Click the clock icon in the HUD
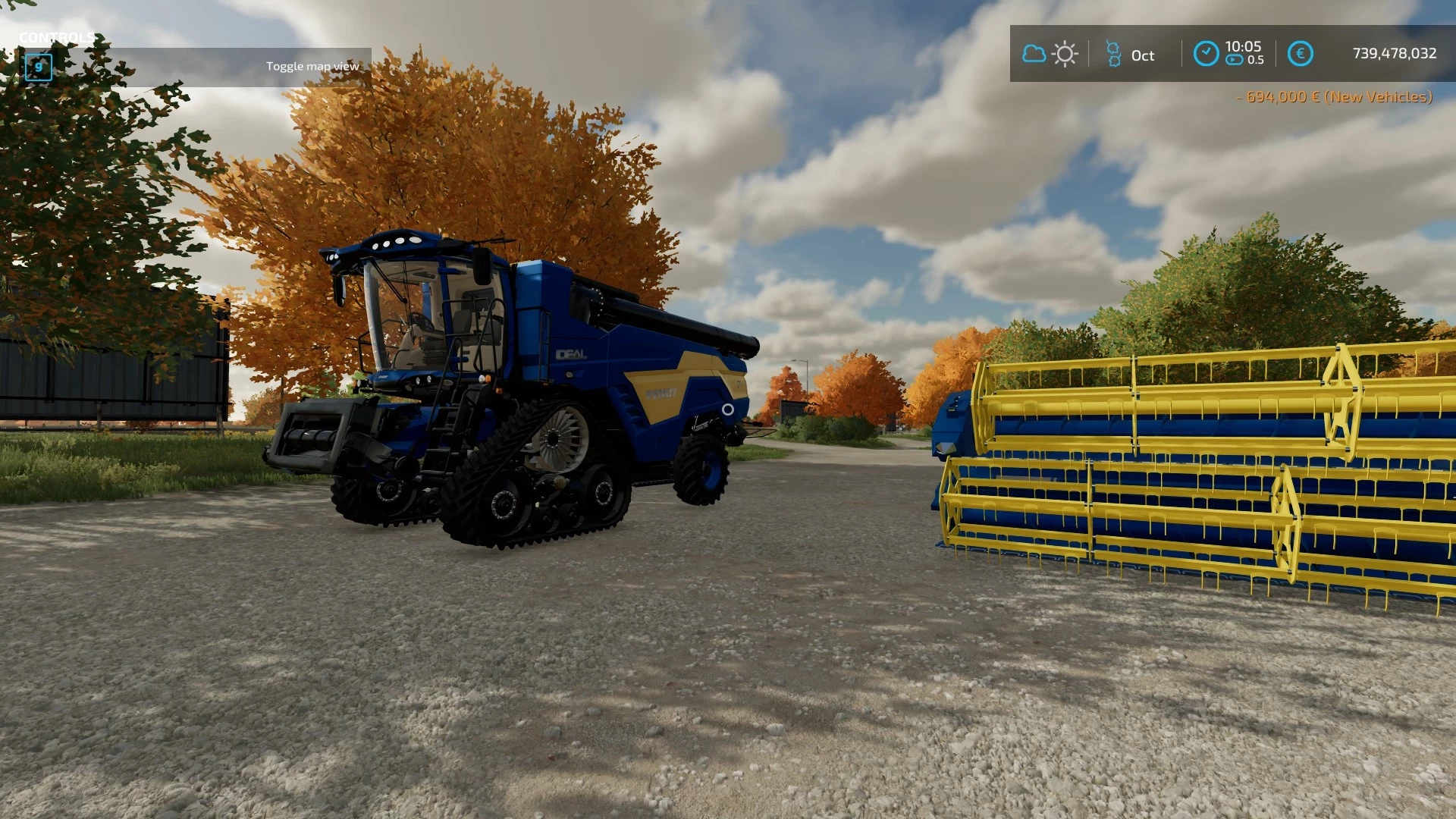 1206,52
